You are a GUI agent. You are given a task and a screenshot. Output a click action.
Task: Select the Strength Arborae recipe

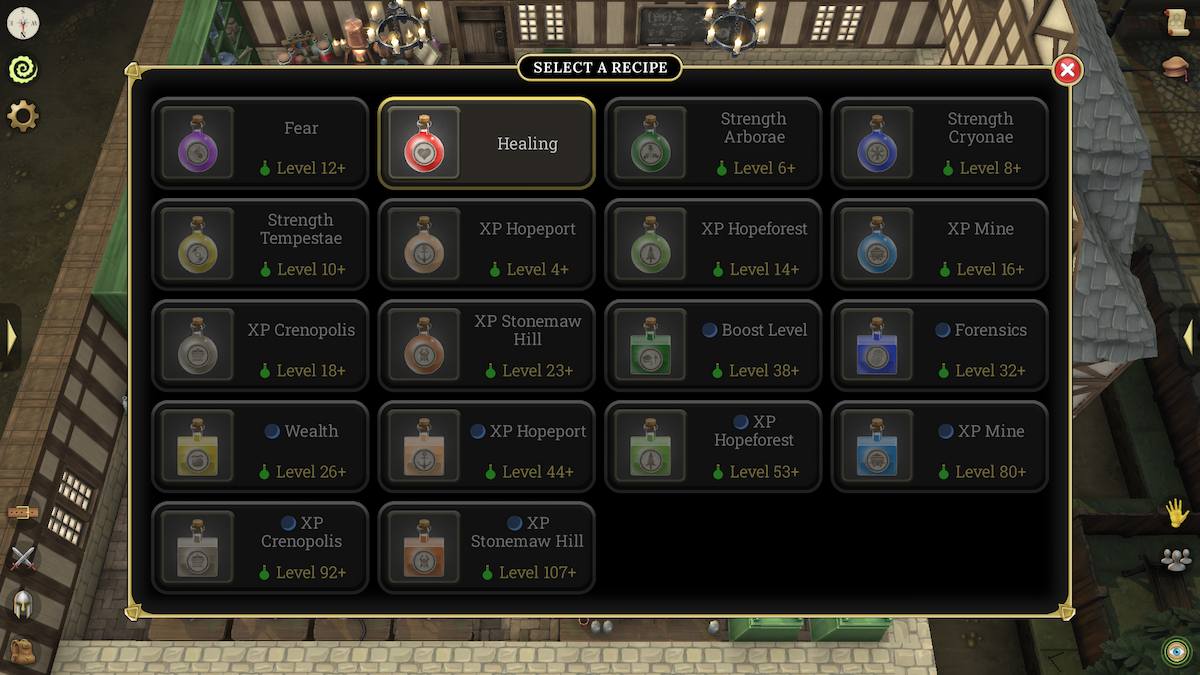713,144
